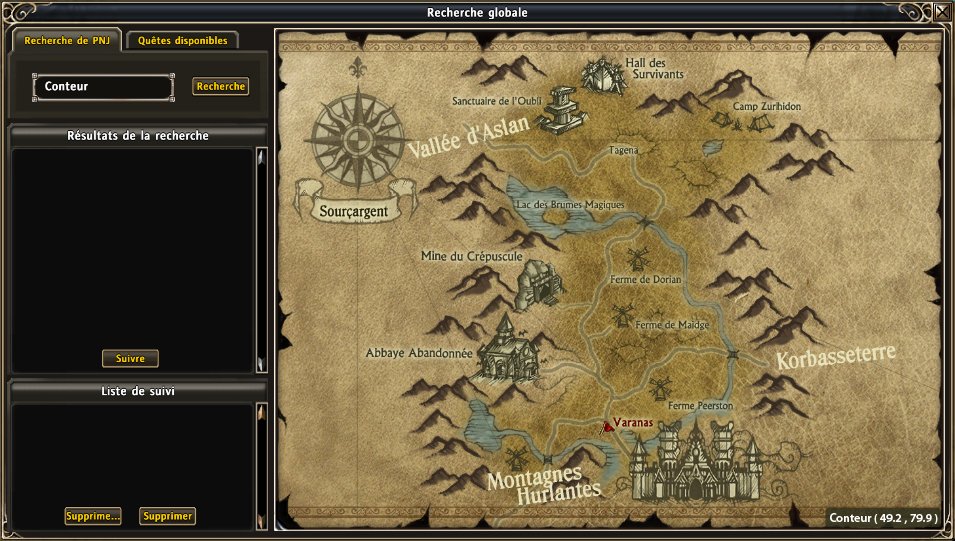Click the Suivre button
Image resolution: width=955 pixels, height=541 pixels.
[130, 358]
